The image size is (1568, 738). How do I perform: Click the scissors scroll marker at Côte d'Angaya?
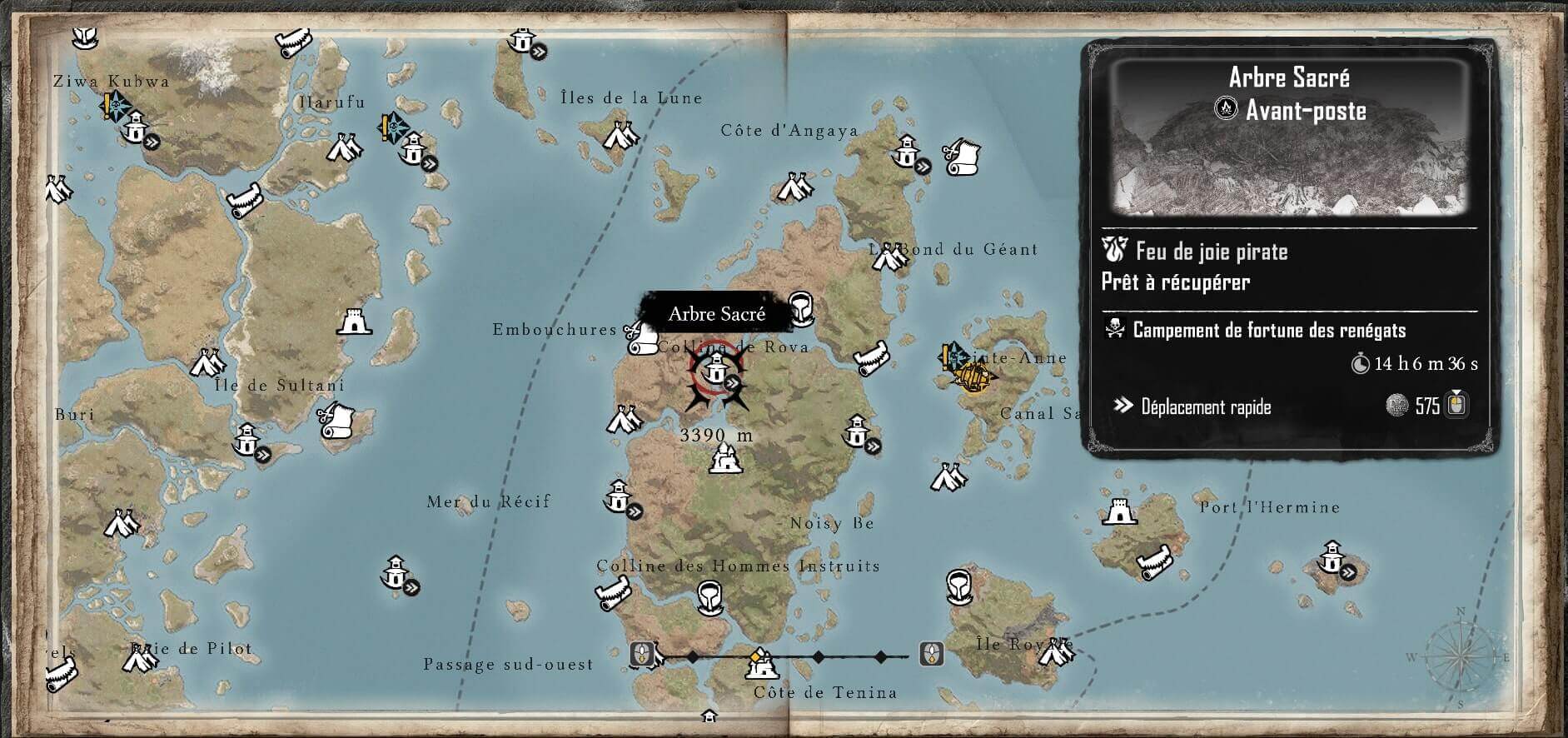click(x=963, y=157)
